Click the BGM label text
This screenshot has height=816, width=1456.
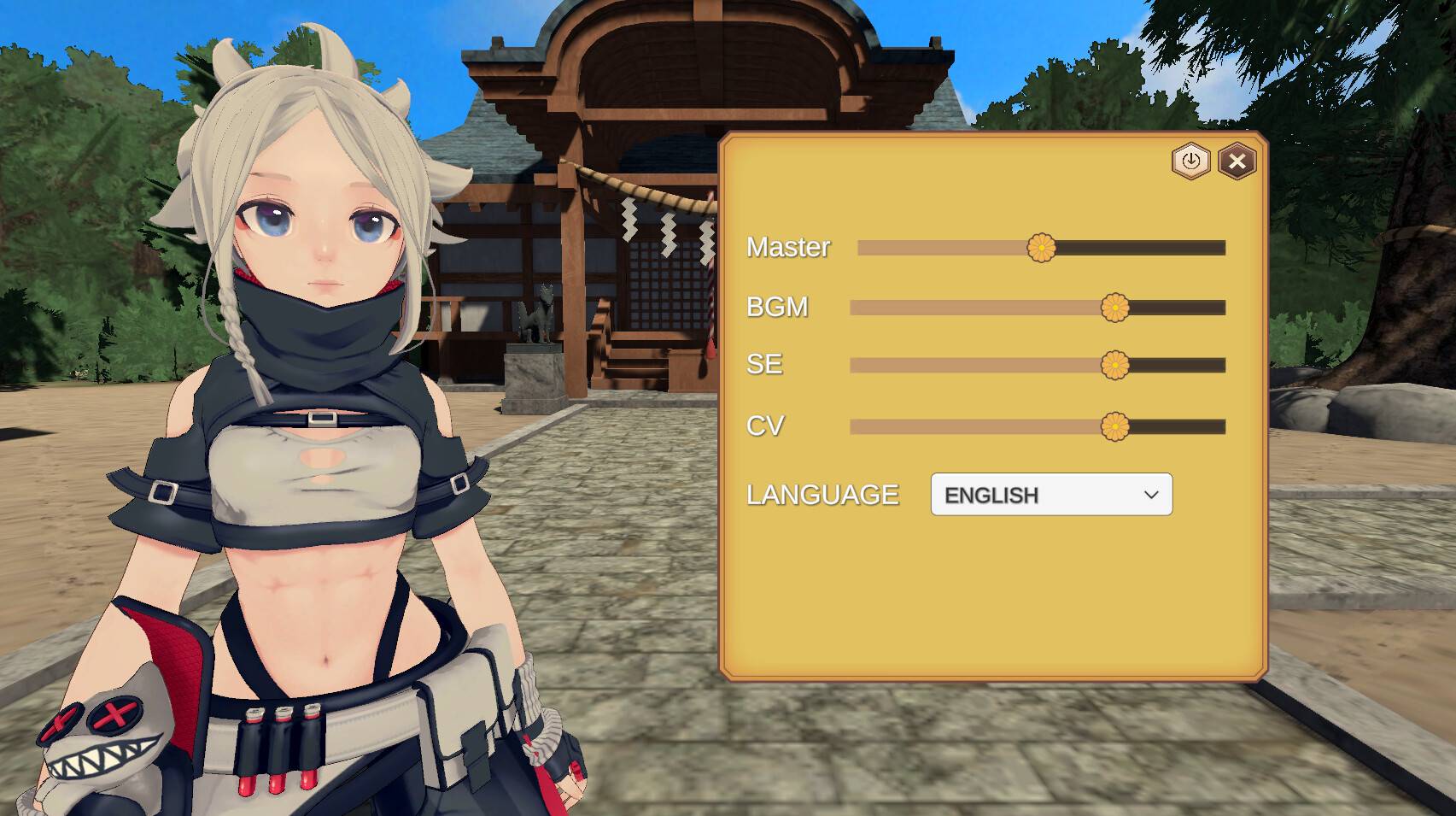tap(776, 307)
